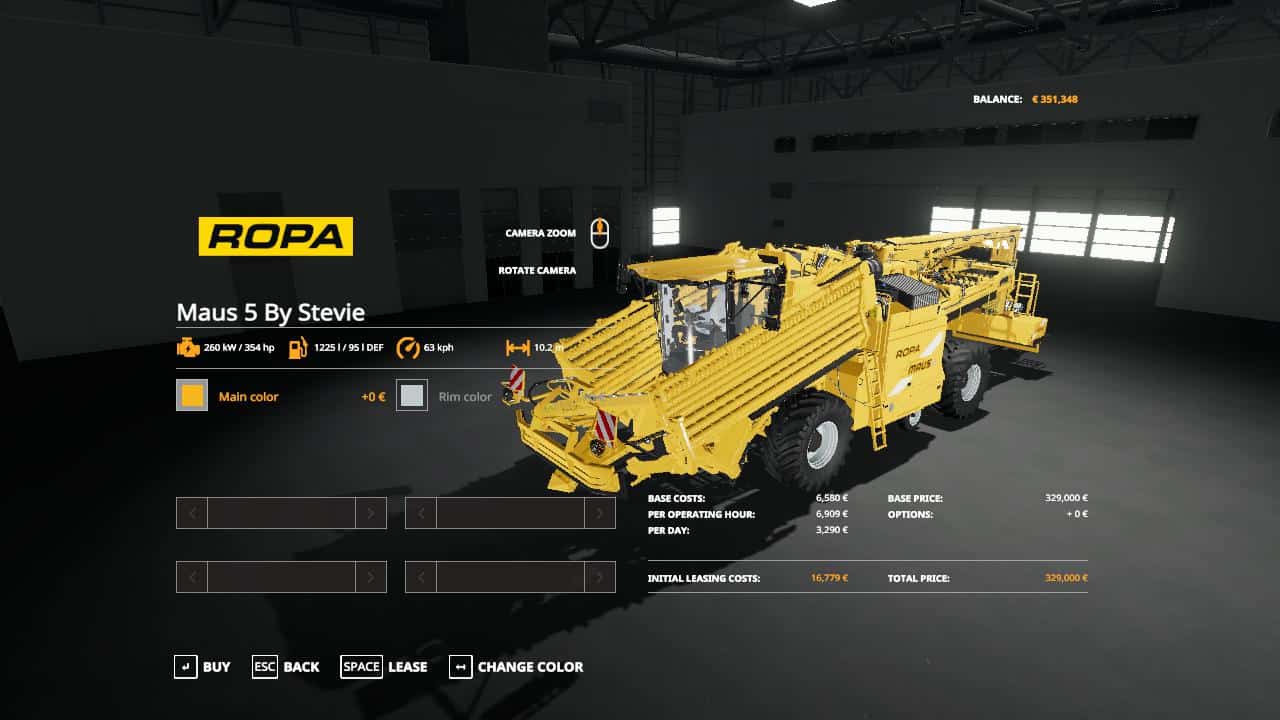Go back with the Back button

pyautogui.click(x=286, y=667)
